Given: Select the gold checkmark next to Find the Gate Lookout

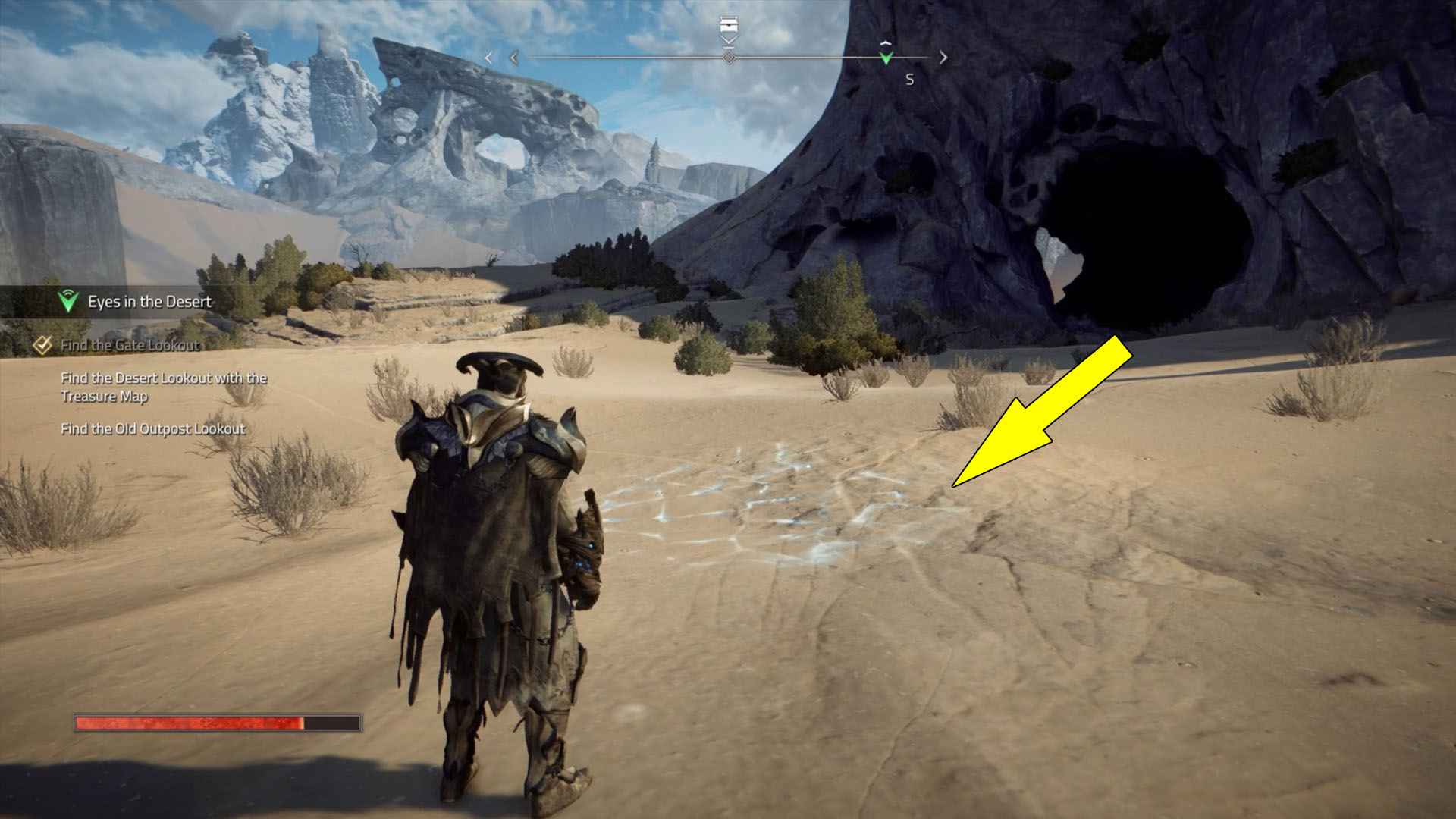Looking at the screenshot, I should pyautogui.click(x=42, y=345).
